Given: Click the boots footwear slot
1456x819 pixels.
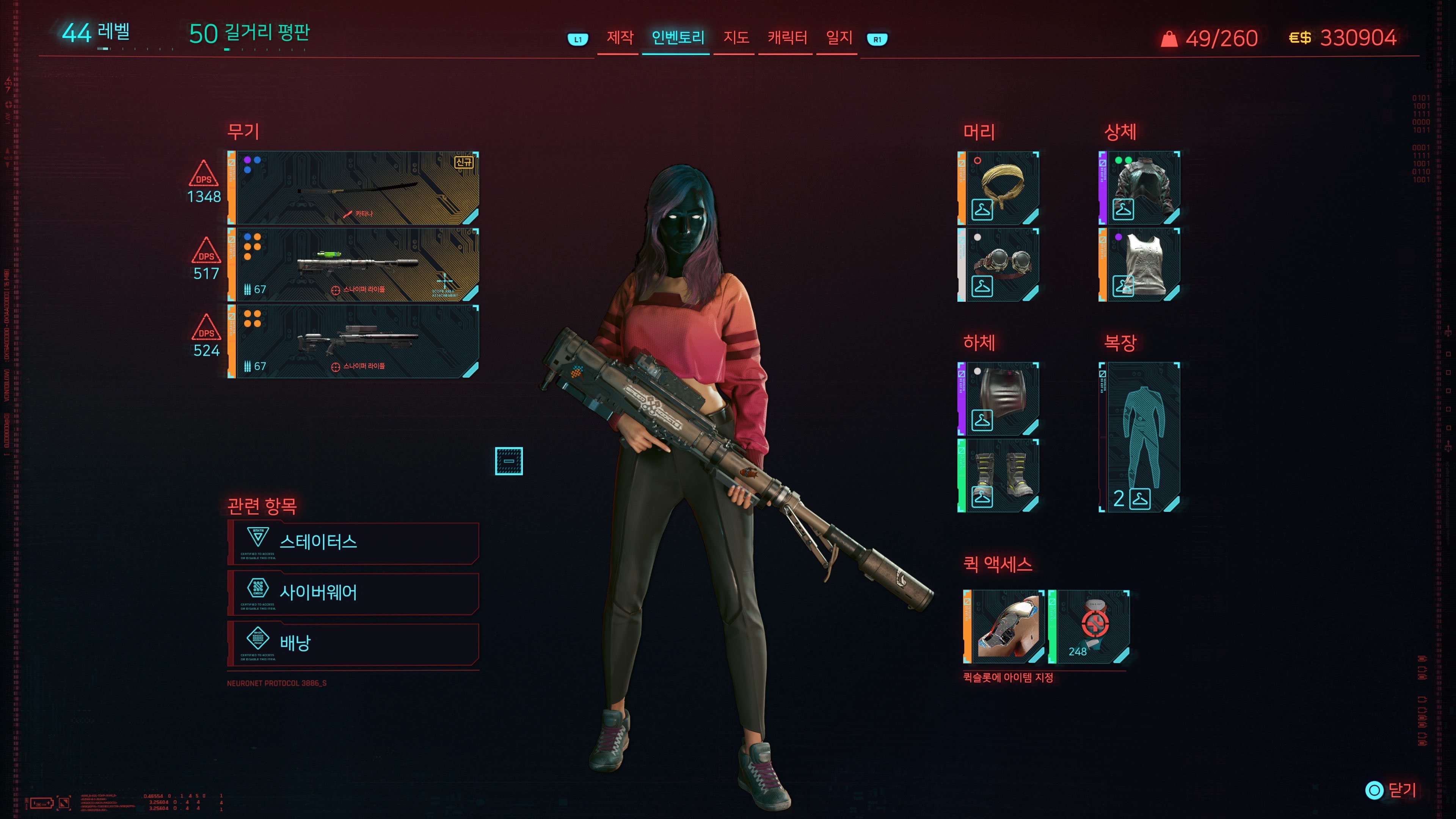Looking at the screenshot, I should (x=999, y=475).
